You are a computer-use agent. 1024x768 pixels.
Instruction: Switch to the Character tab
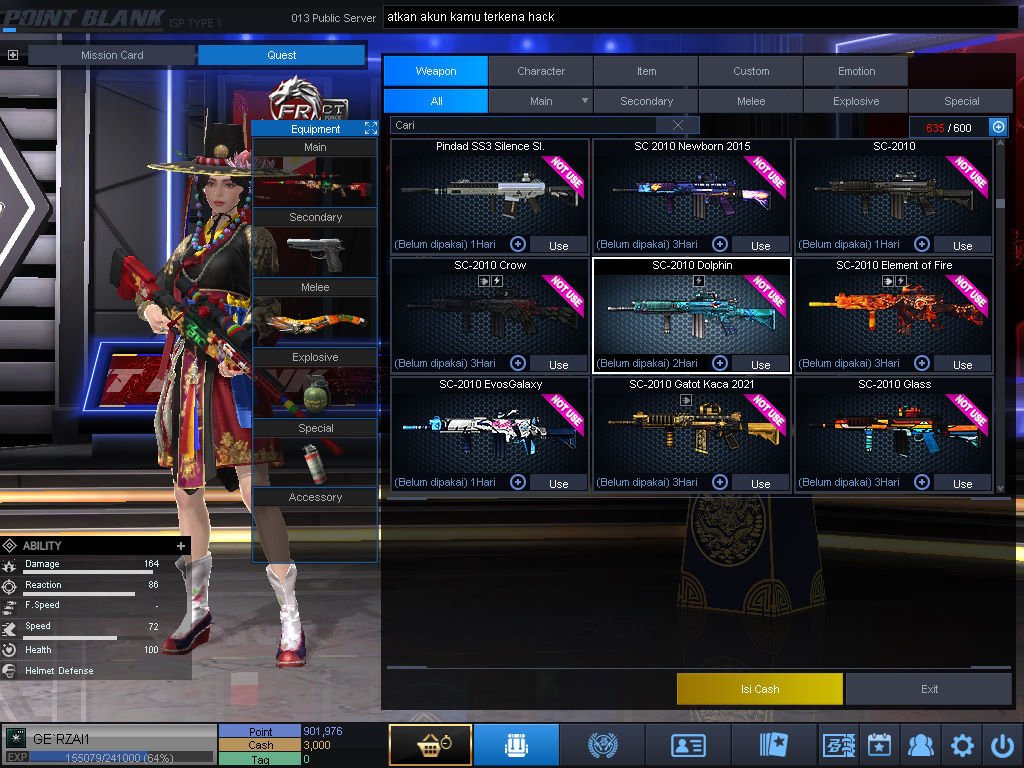pos(541,71)
